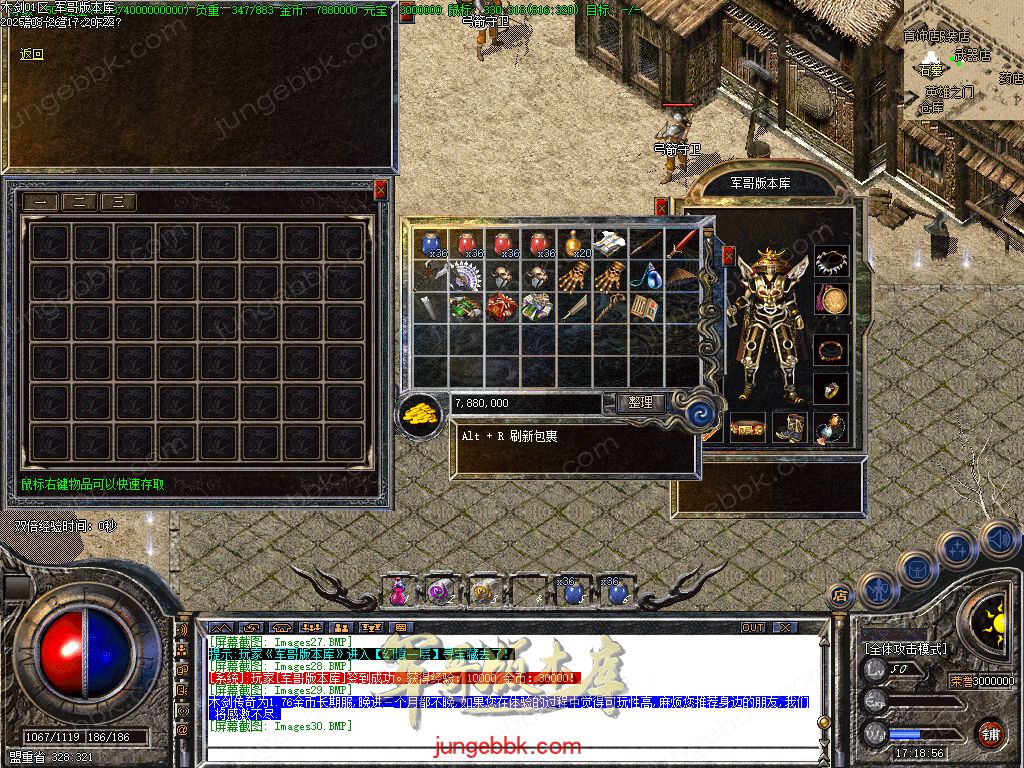Screen dimensions: 1024x768
Task: Pick the golden potion stack of 20
Action: [x=574, y=244]
